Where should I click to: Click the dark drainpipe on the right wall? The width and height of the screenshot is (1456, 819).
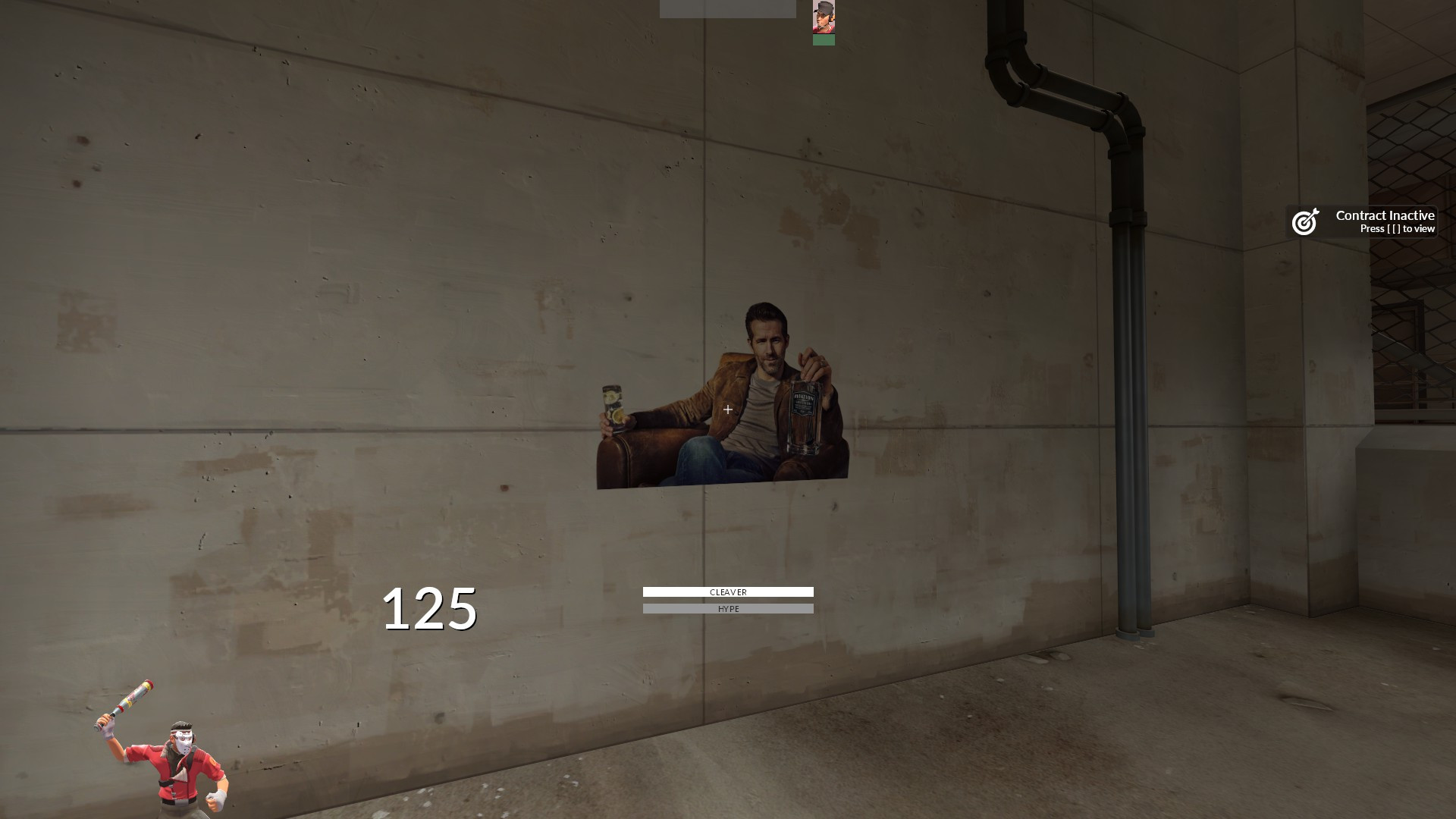click(1129, 379)
